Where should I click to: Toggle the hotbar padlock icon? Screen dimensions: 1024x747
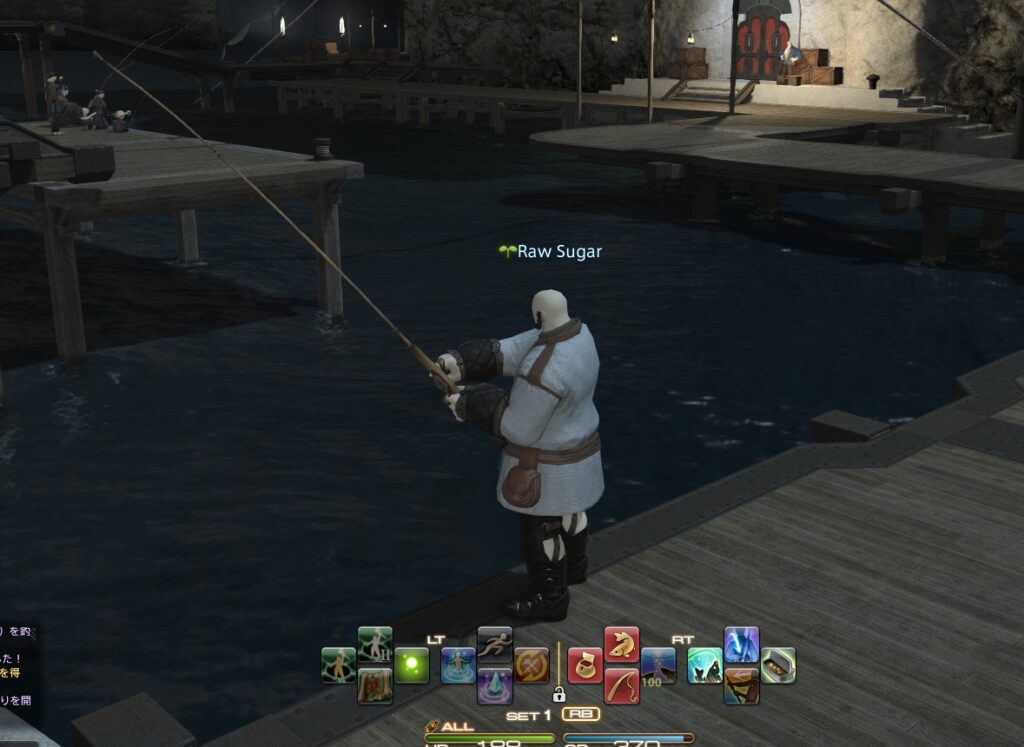[558, 693]
